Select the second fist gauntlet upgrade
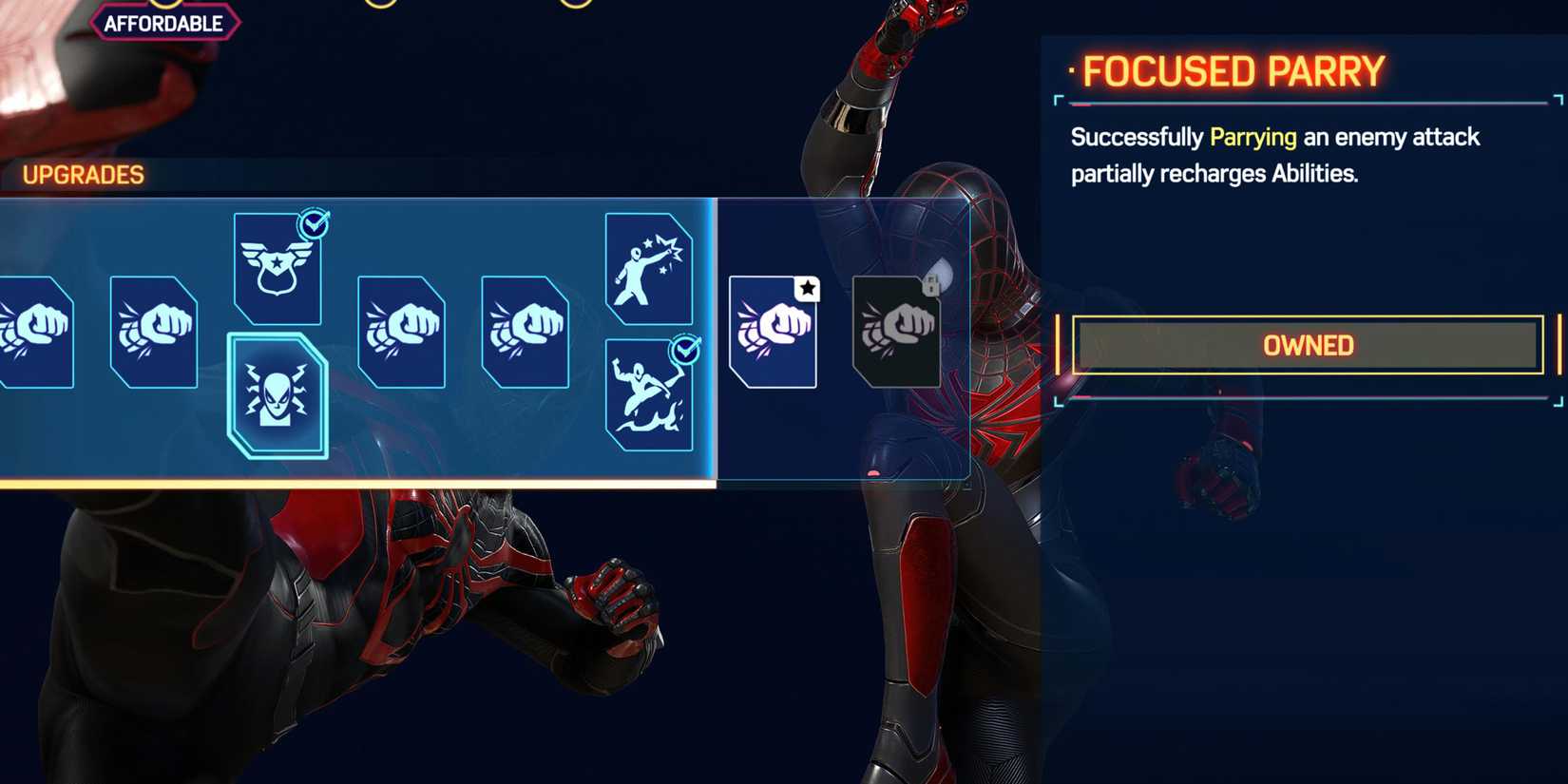Screen dimensions: 1568x784 click(x=152, y=335)
